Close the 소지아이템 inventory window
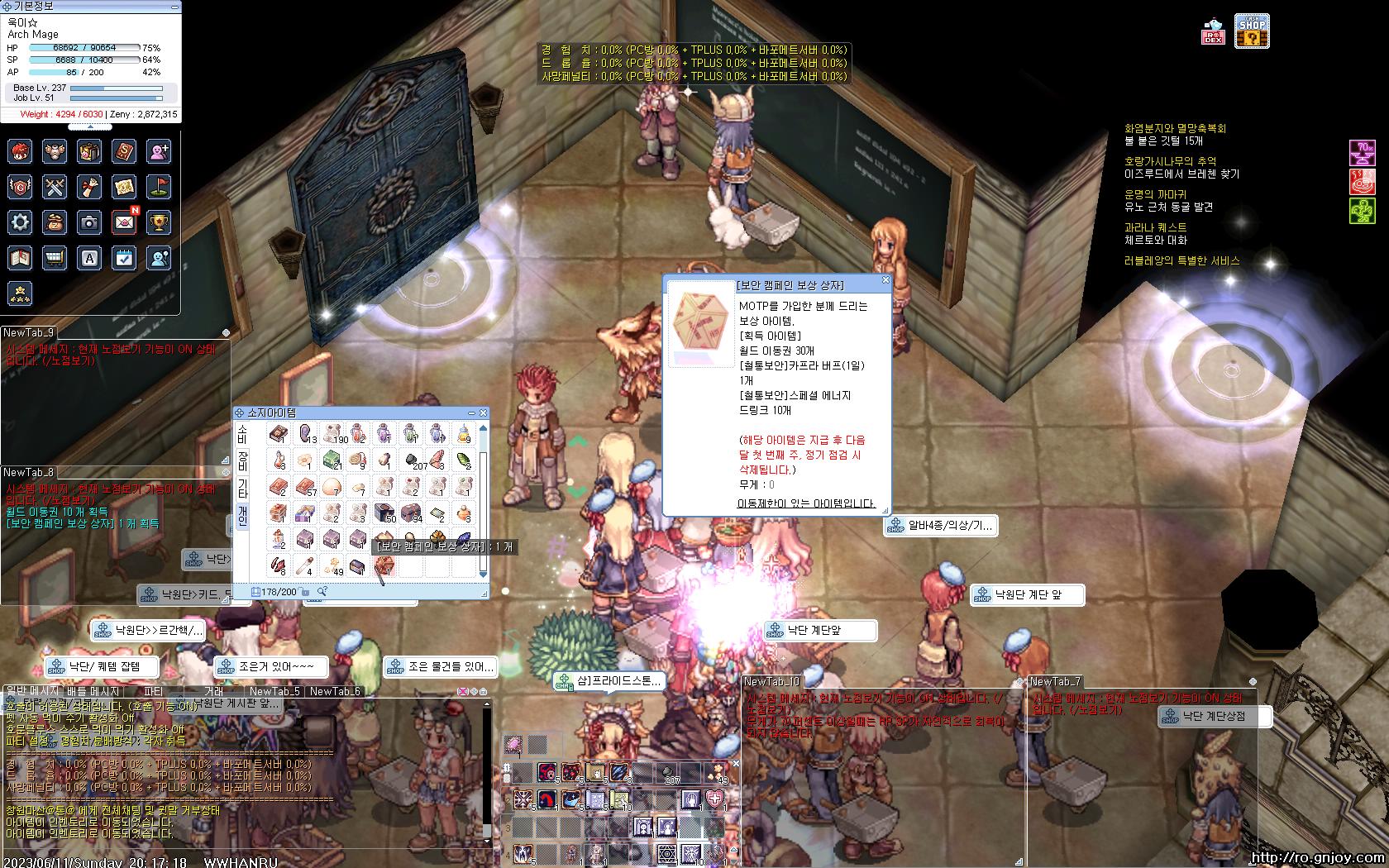The width and height of the screenshot is (1389, 868). 484,413
